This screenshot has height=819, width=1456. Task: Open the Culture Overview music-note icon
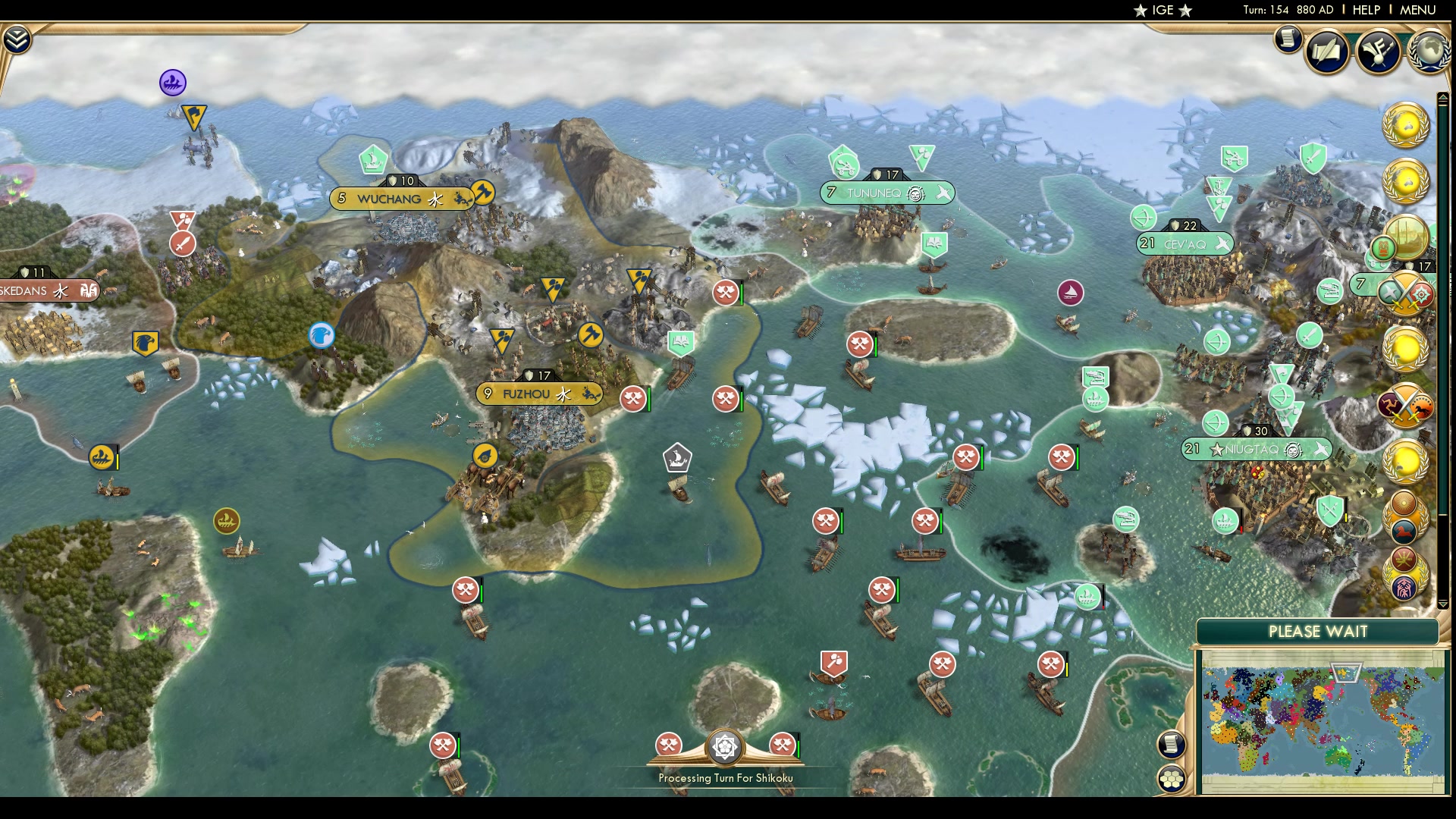click(x=1379, y=51)
